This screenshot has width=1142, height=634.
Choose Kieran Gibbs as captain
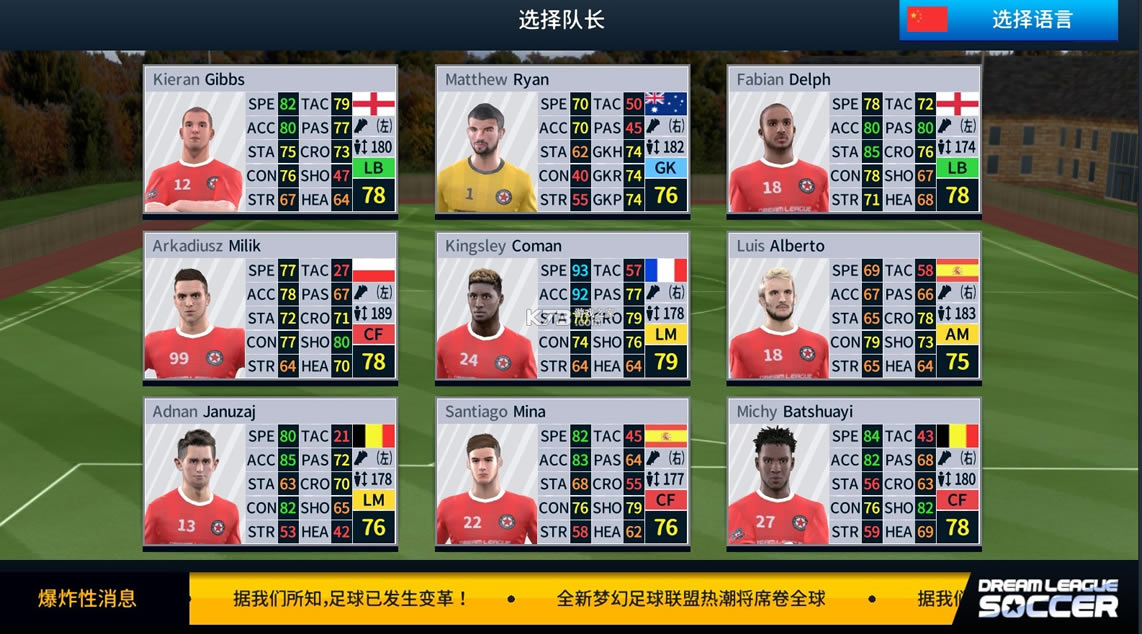(x=271, y=140)
